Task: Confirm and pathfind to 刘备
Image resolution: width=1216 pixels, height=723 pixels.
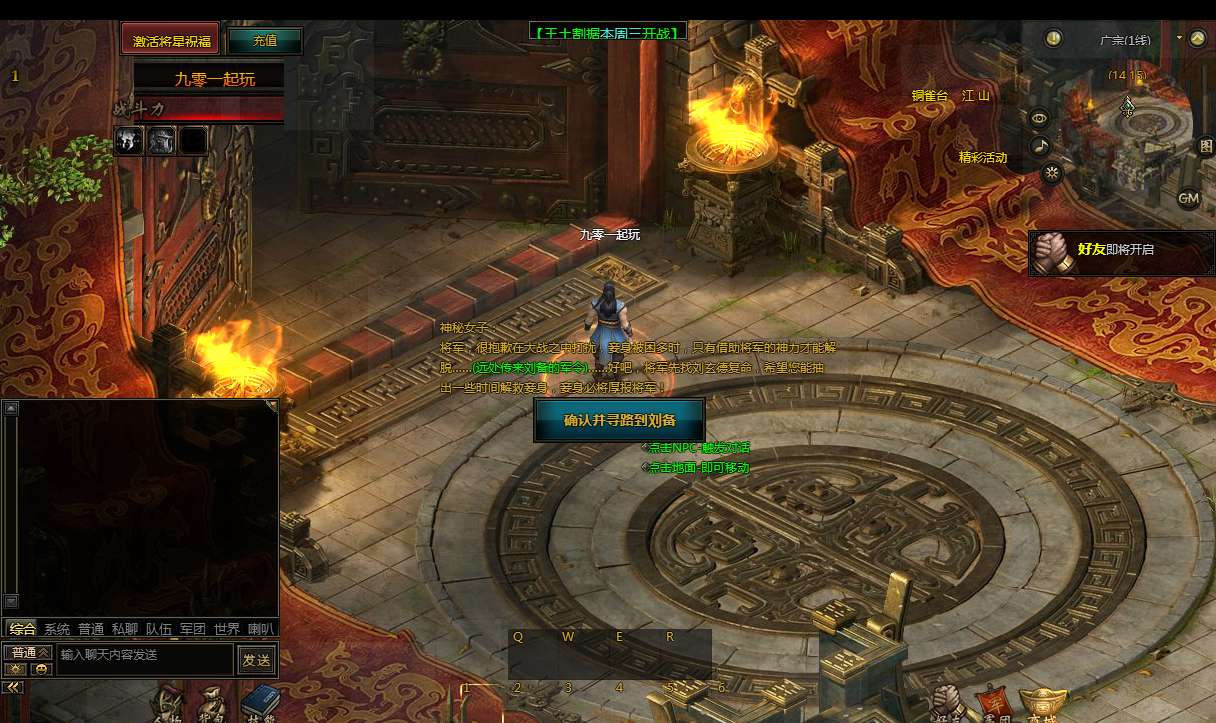Action: (x=619, y=420)
